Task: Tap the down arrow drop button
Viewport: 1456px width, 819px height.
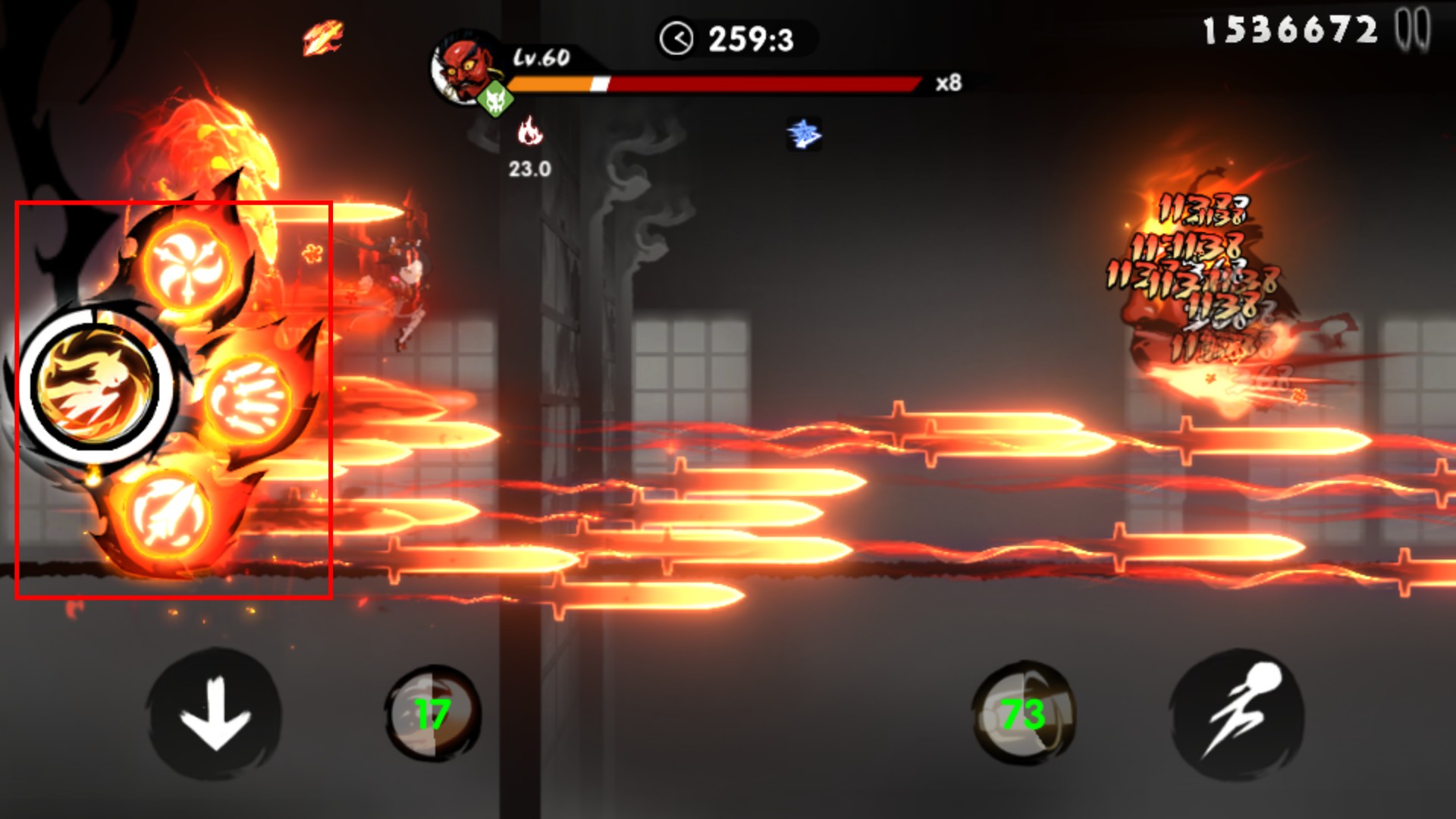Action: [215, 714]
